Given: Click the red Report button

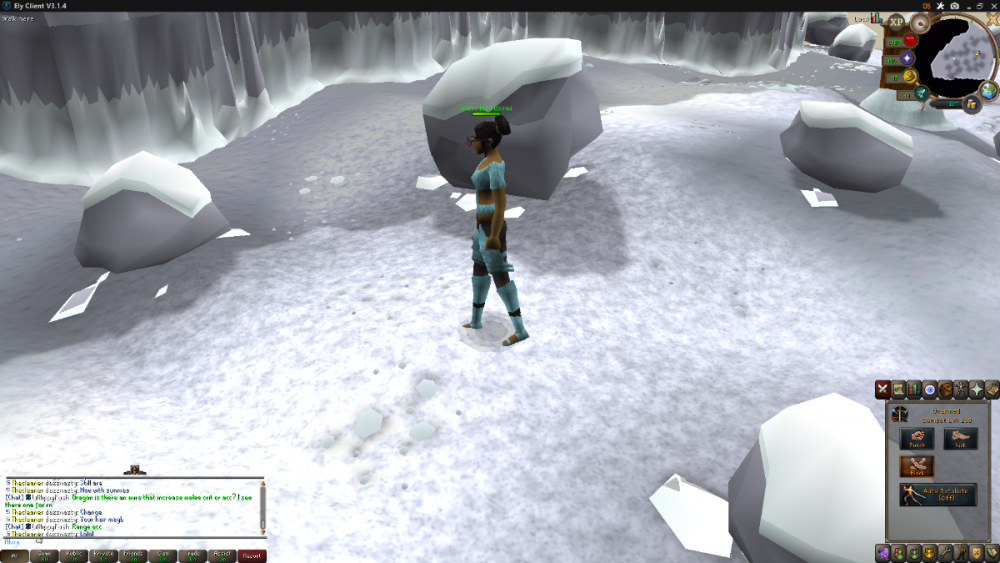Looking at the screenshot, I should click(x=252, y=556).
